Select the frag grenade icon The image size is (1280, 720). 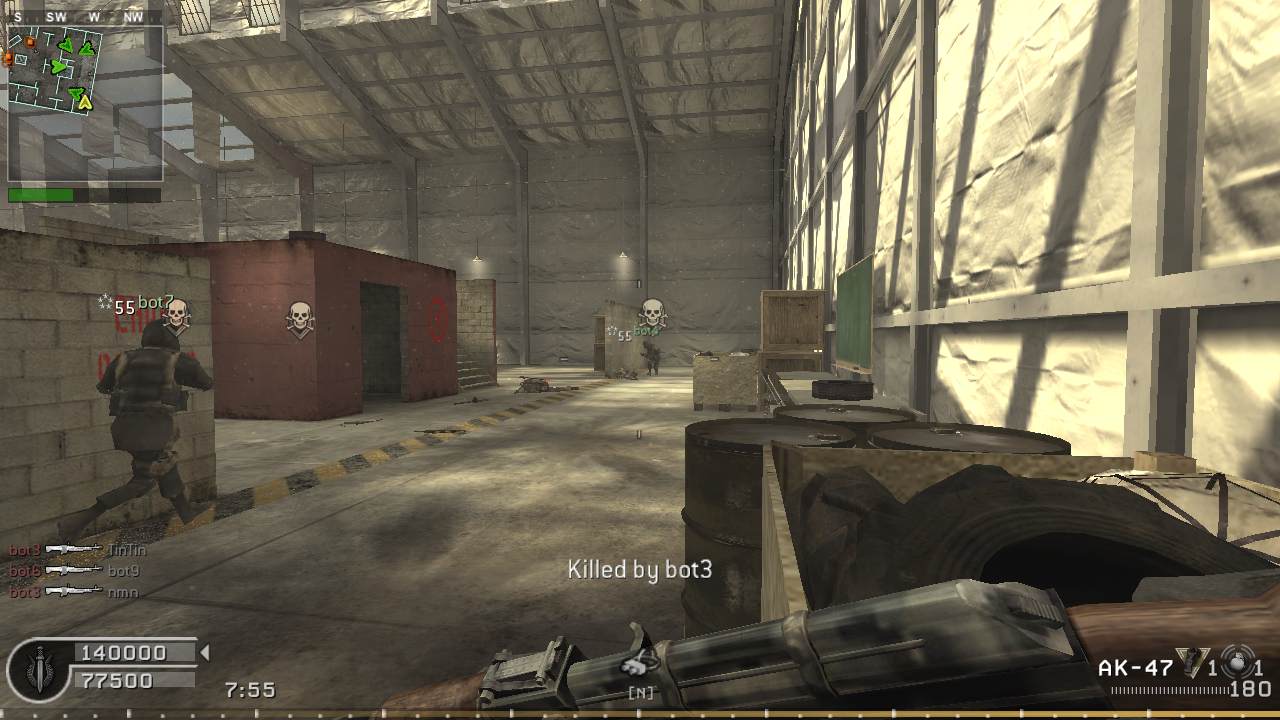click(1191, 663)
